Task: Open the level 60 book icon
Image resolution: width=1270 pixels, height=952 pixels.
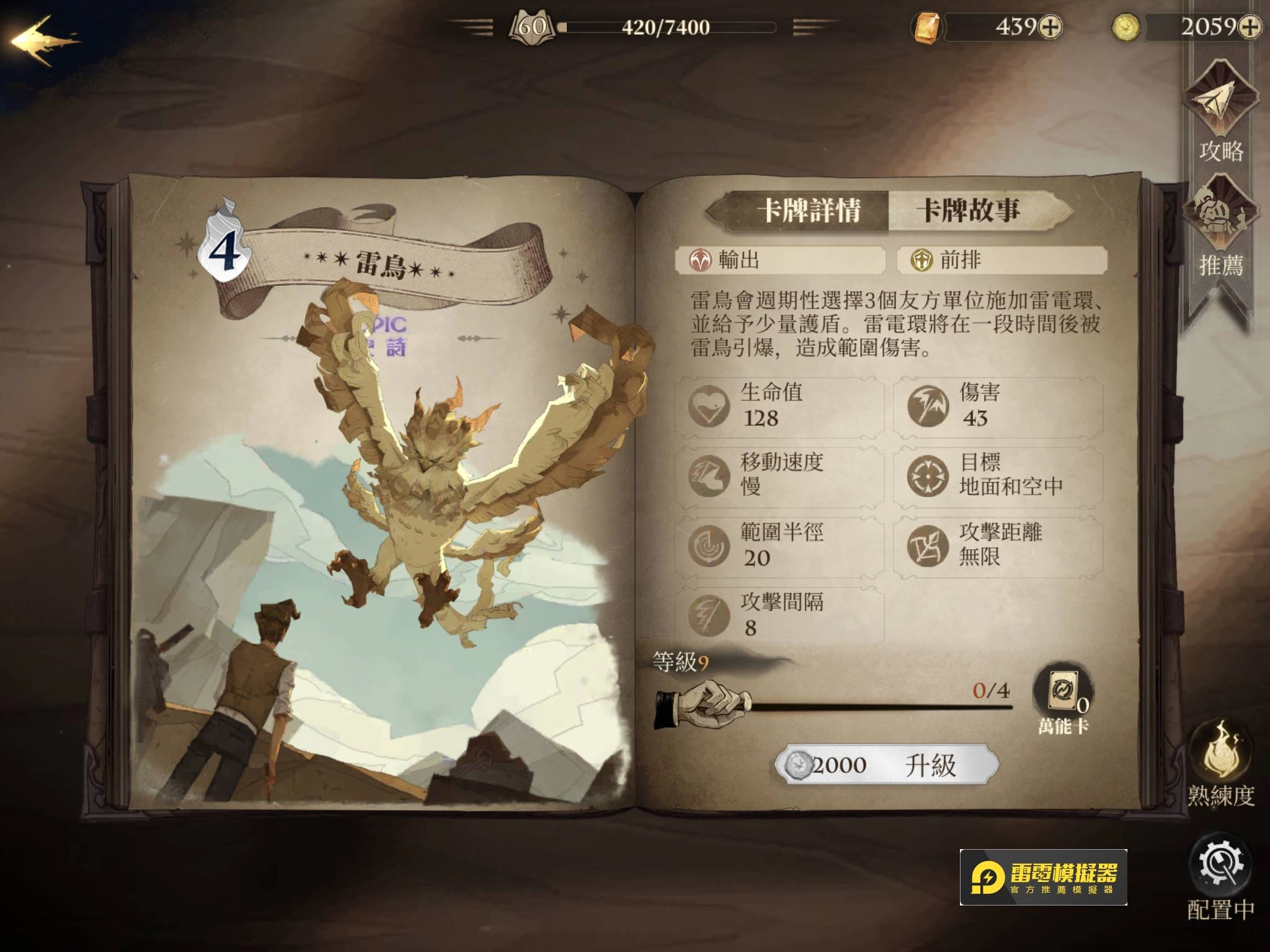Action: (x=531, y=27)
